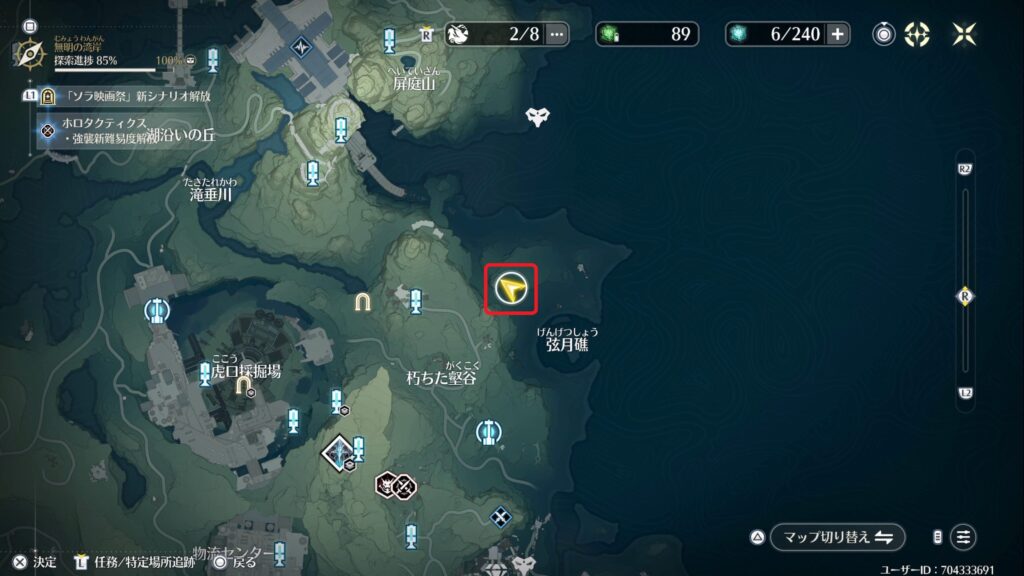Open the four-dot crosshair icon in top bar
This screenshot has width=1024, height=576.
(917, 34)
